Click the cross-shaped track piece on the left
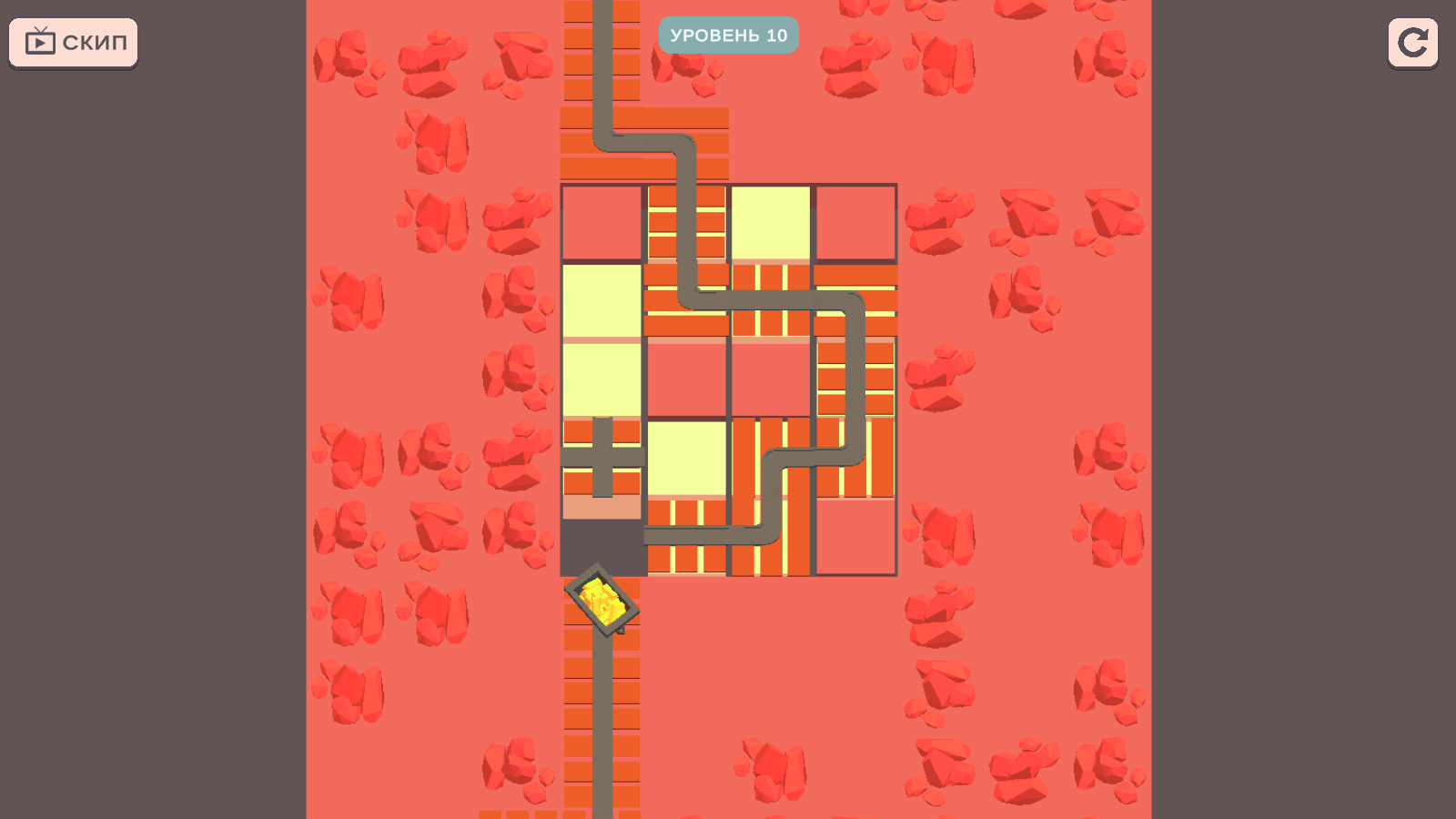The width and height of the screenshot is (1456, 819). tap(603, 460)
